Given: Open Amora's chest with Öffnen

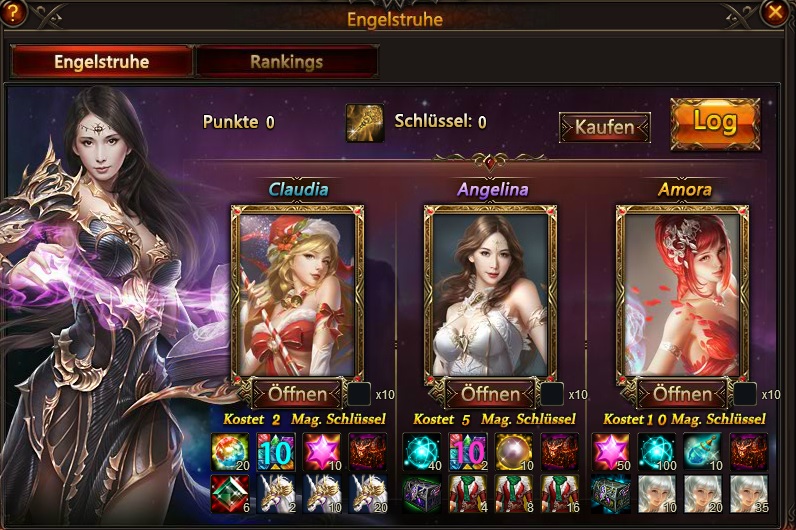Looking at the screenshot, I should (x=683, y=393).
